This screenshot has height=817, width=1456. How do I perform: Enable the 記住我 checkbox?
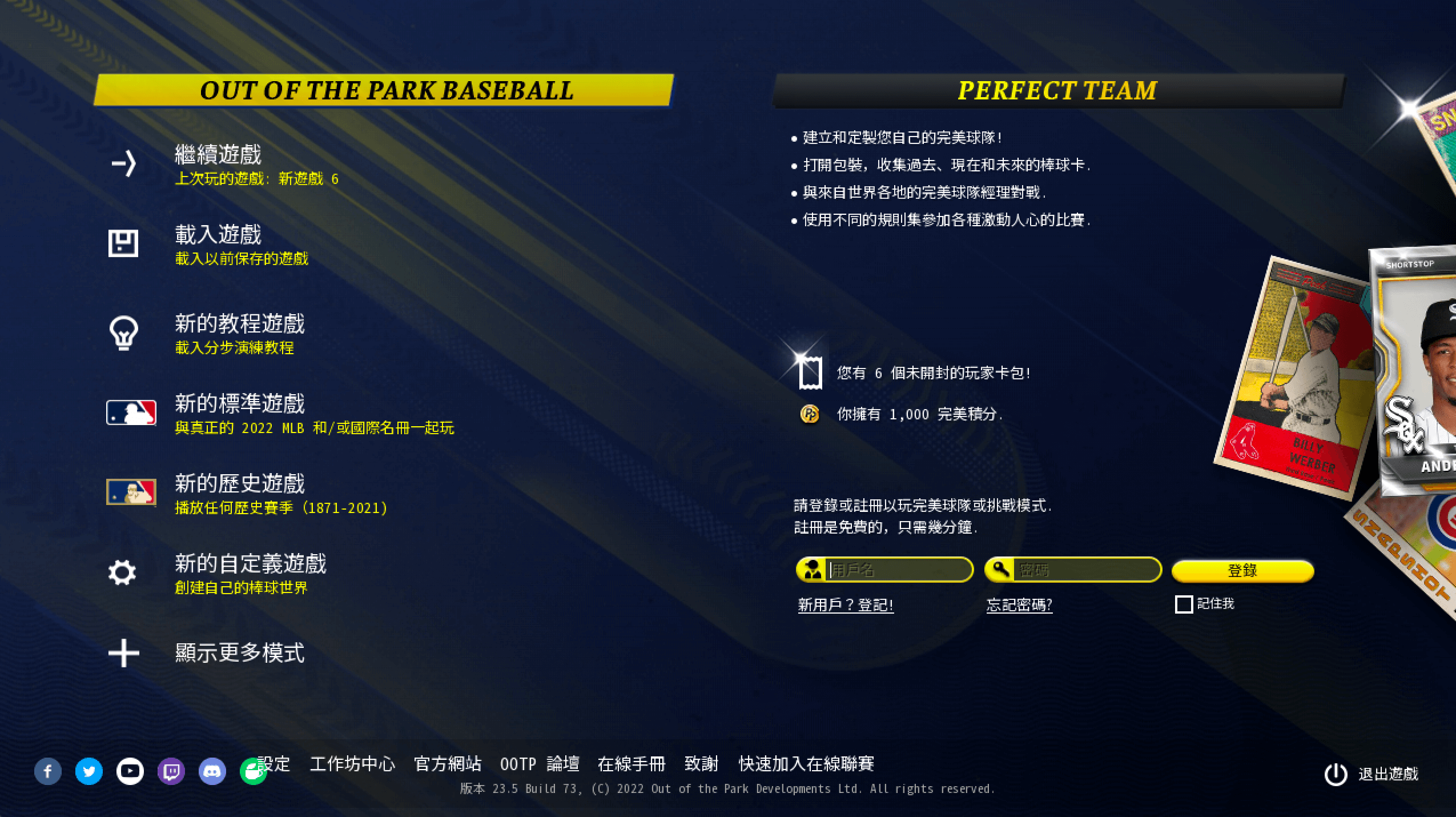(x=1185, y=604)
